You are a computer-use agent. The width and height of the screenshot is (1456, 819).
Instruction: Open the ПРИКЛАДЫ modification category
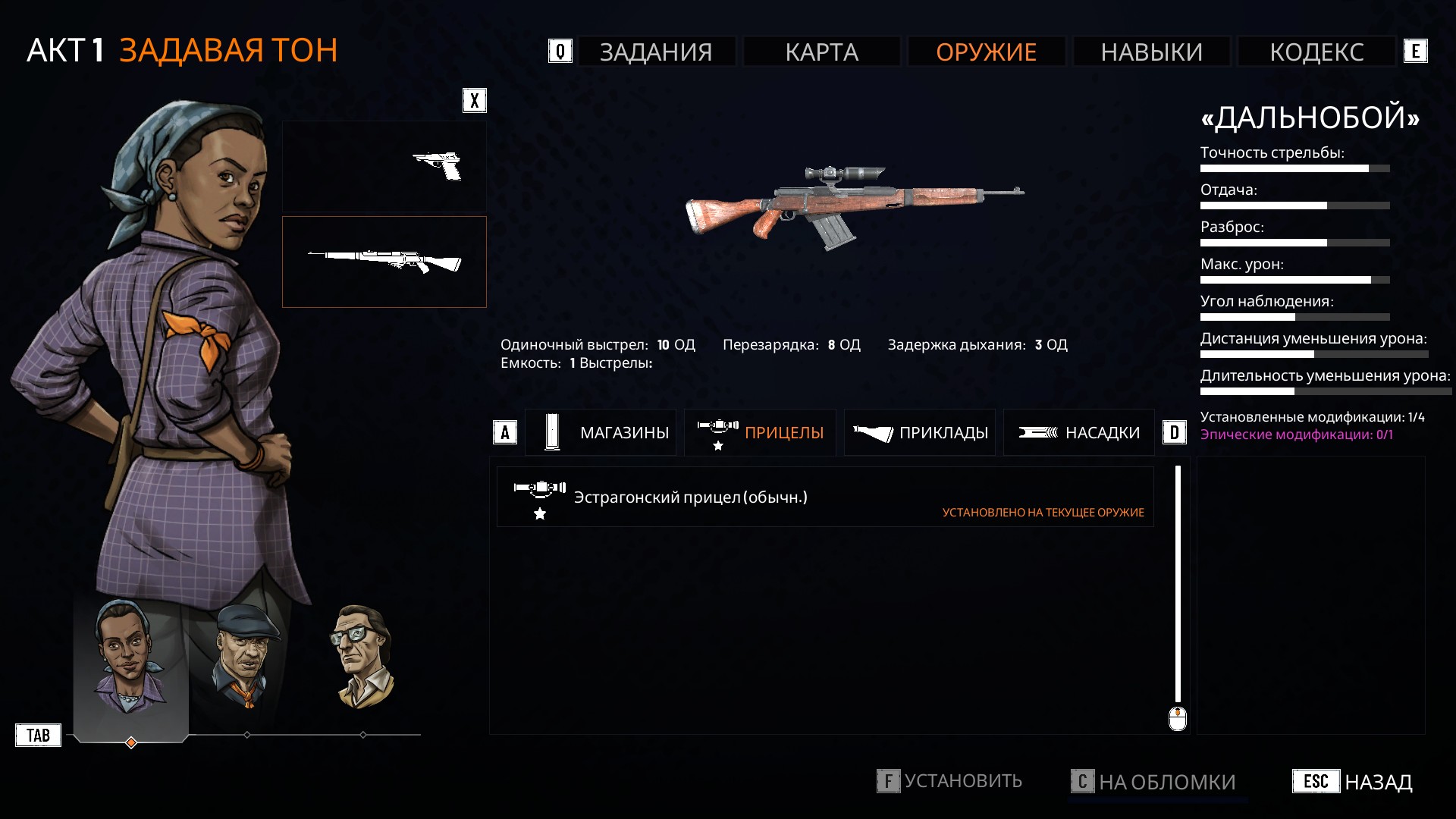pyautogui.click(x=920, y=432)
